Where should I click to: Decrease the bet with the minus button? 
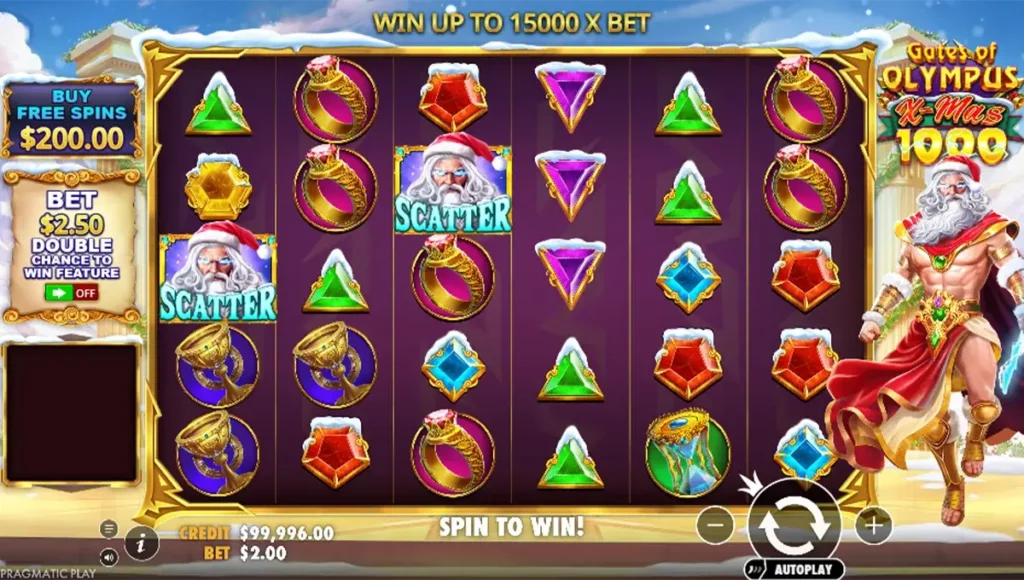click(x=714, y=524)
